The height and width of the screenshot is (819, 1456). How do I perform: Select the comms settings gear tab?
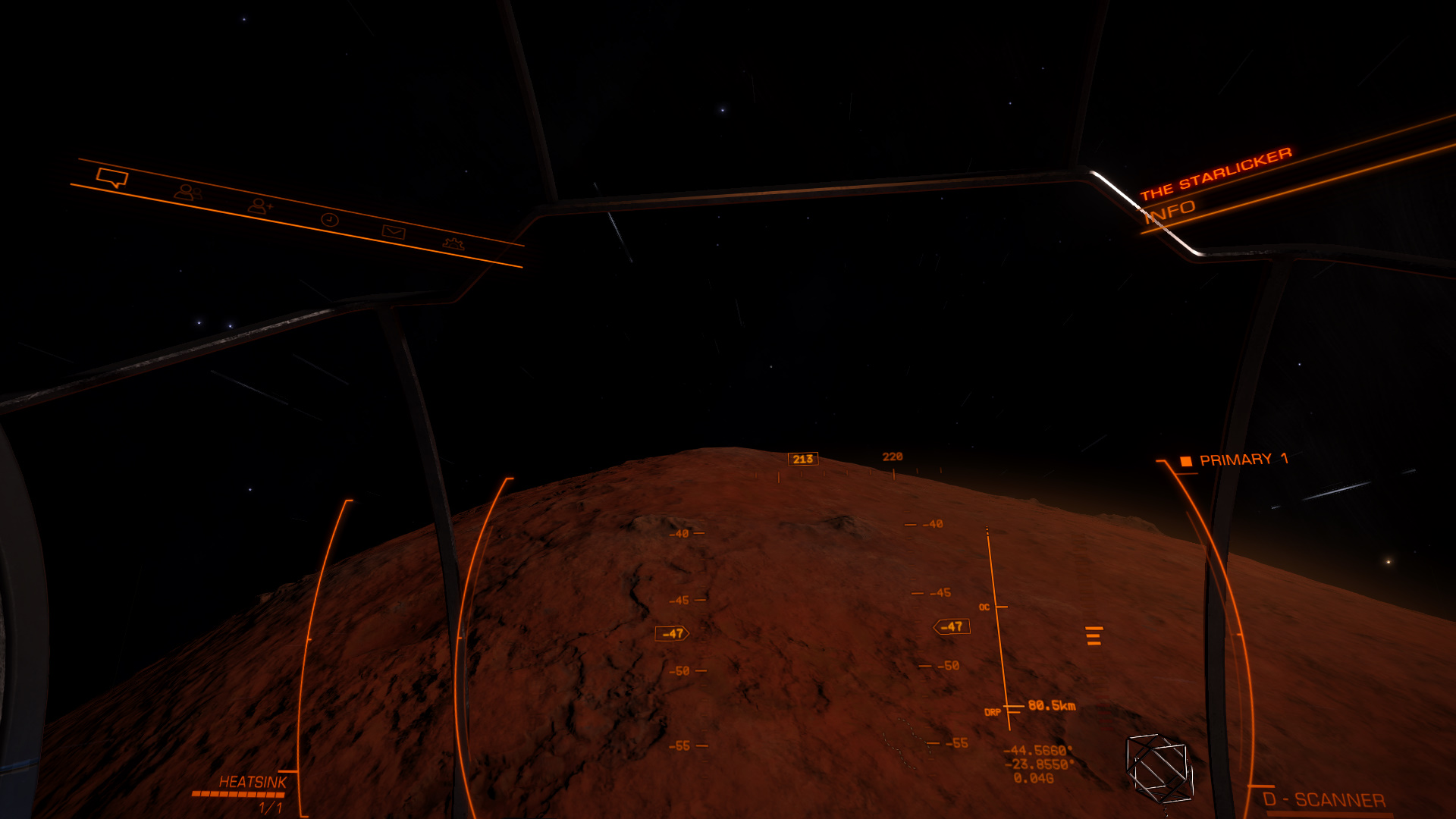pos(453,243)
